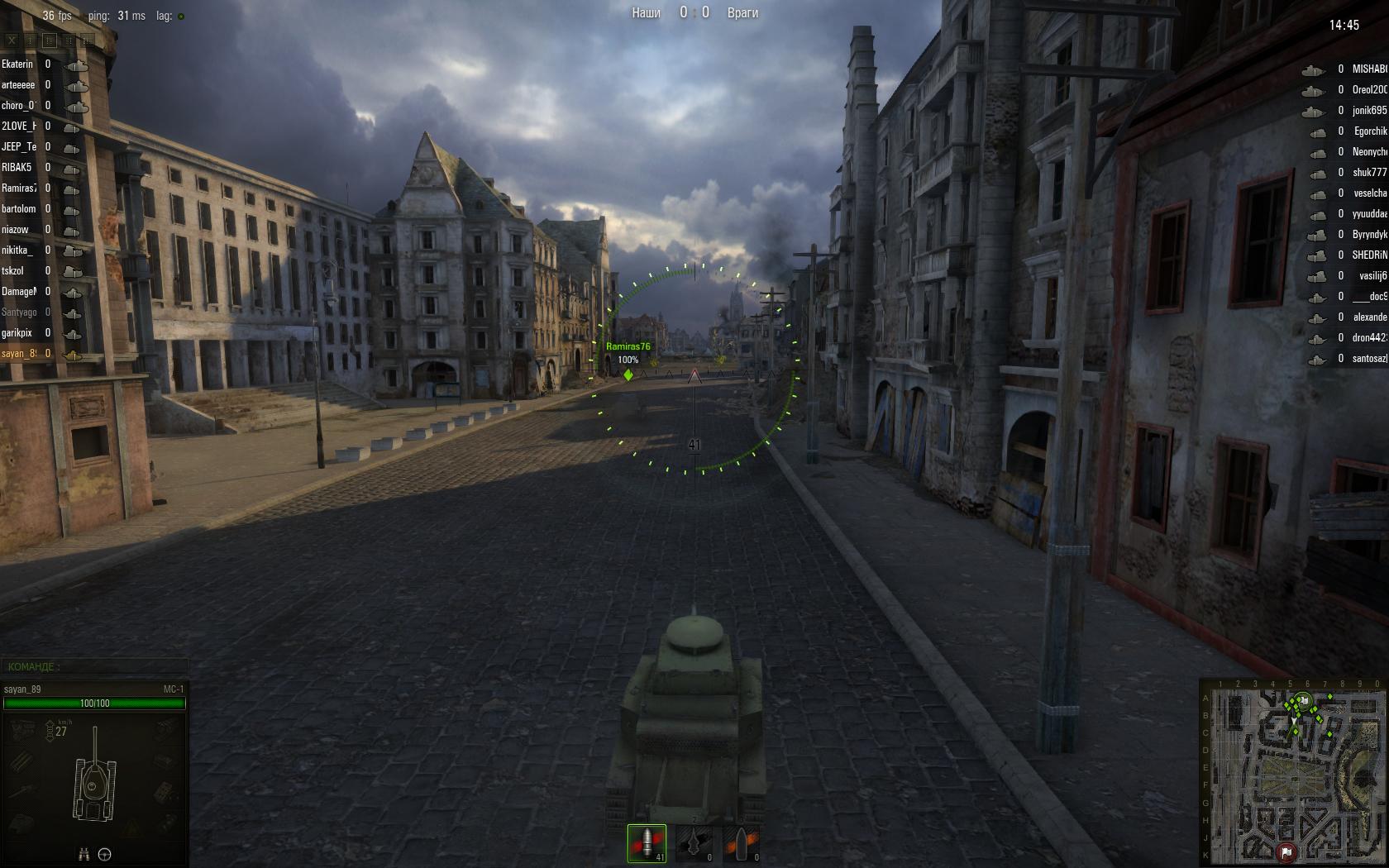Select the armor-piercing shell slot with 41 rounds
The image size is (1389, 868).
(647, 842)
